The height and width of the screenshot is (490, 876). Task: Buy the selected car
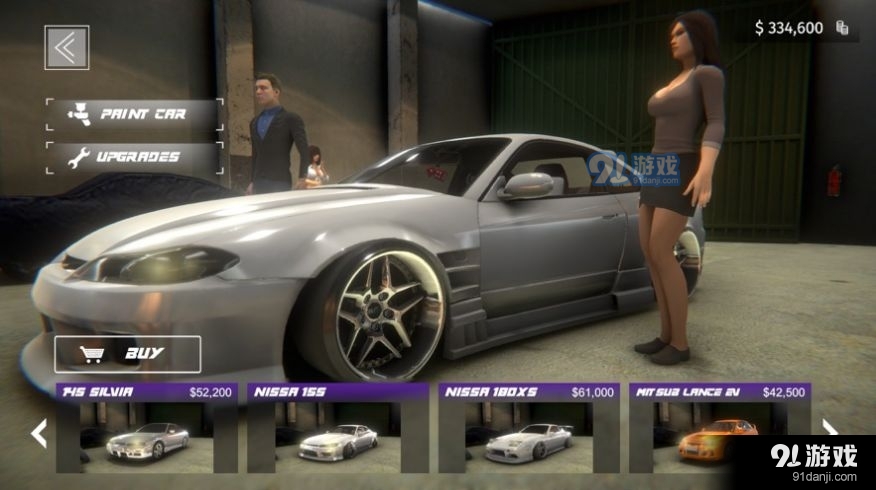coord(127,354)
